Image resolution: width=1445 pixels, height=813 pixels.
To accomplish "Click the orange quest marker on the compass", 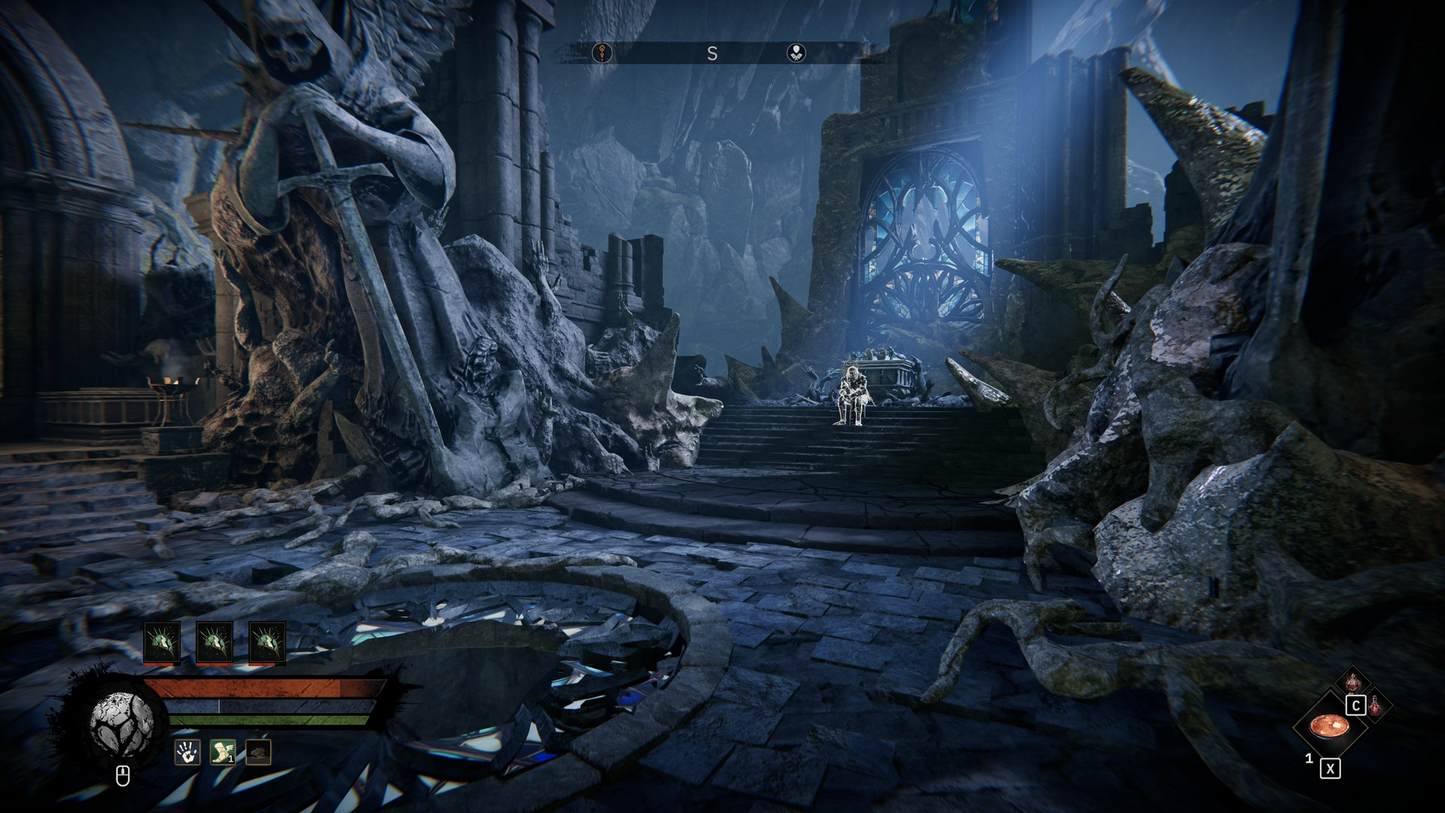I will 602,52.
